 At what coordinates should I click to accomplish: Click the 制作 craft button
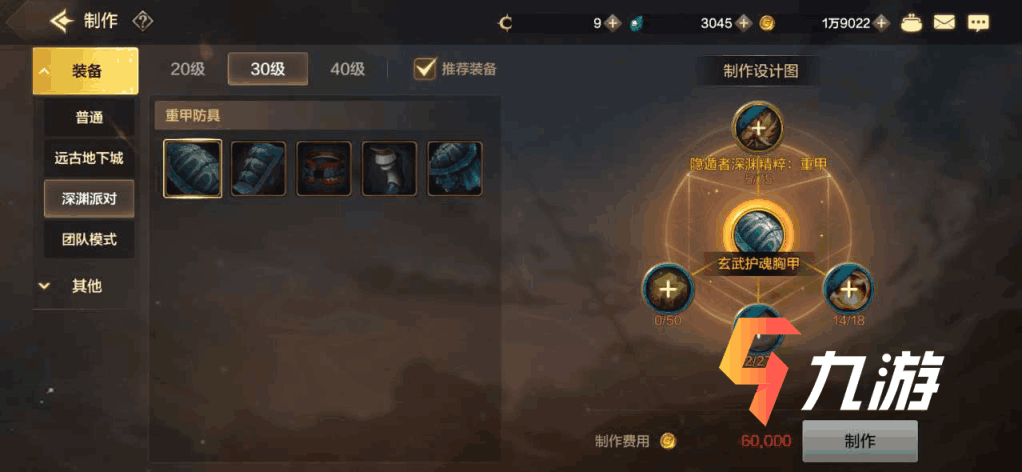pos(859,441)
